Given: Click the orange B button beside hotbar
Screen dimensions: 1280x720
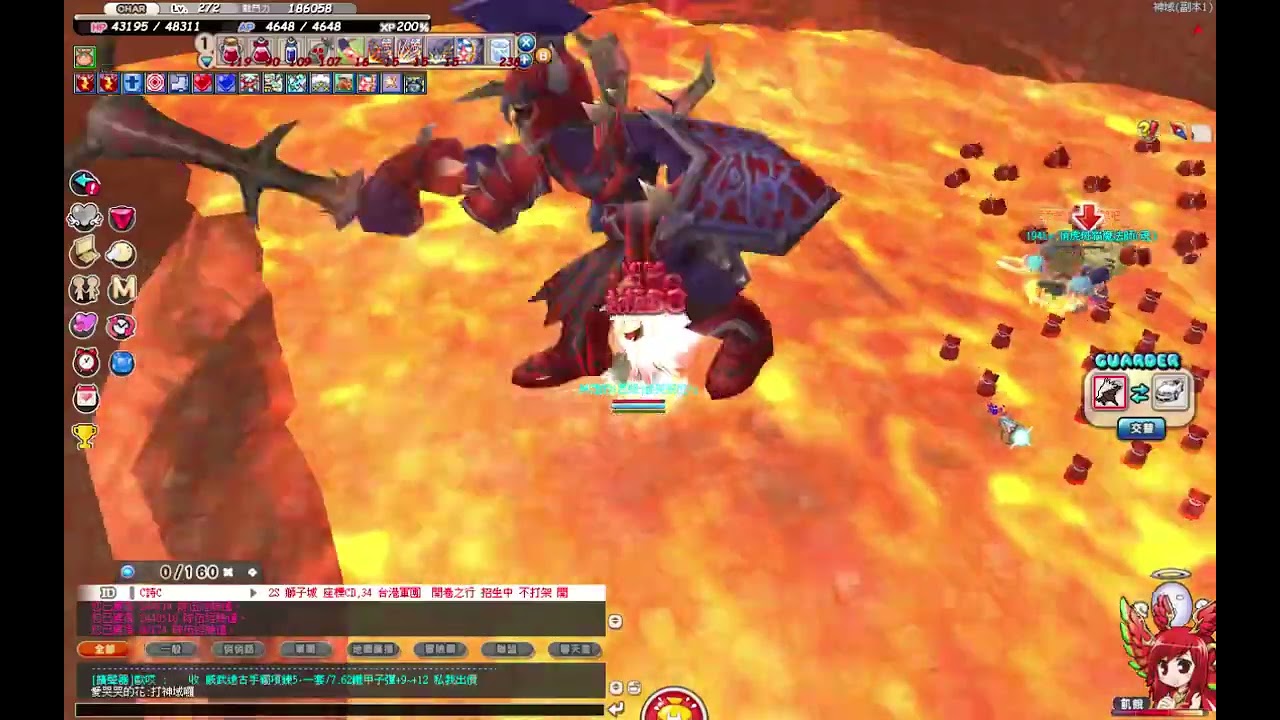Looking at the screenshot, I should [x=543, y=56].
